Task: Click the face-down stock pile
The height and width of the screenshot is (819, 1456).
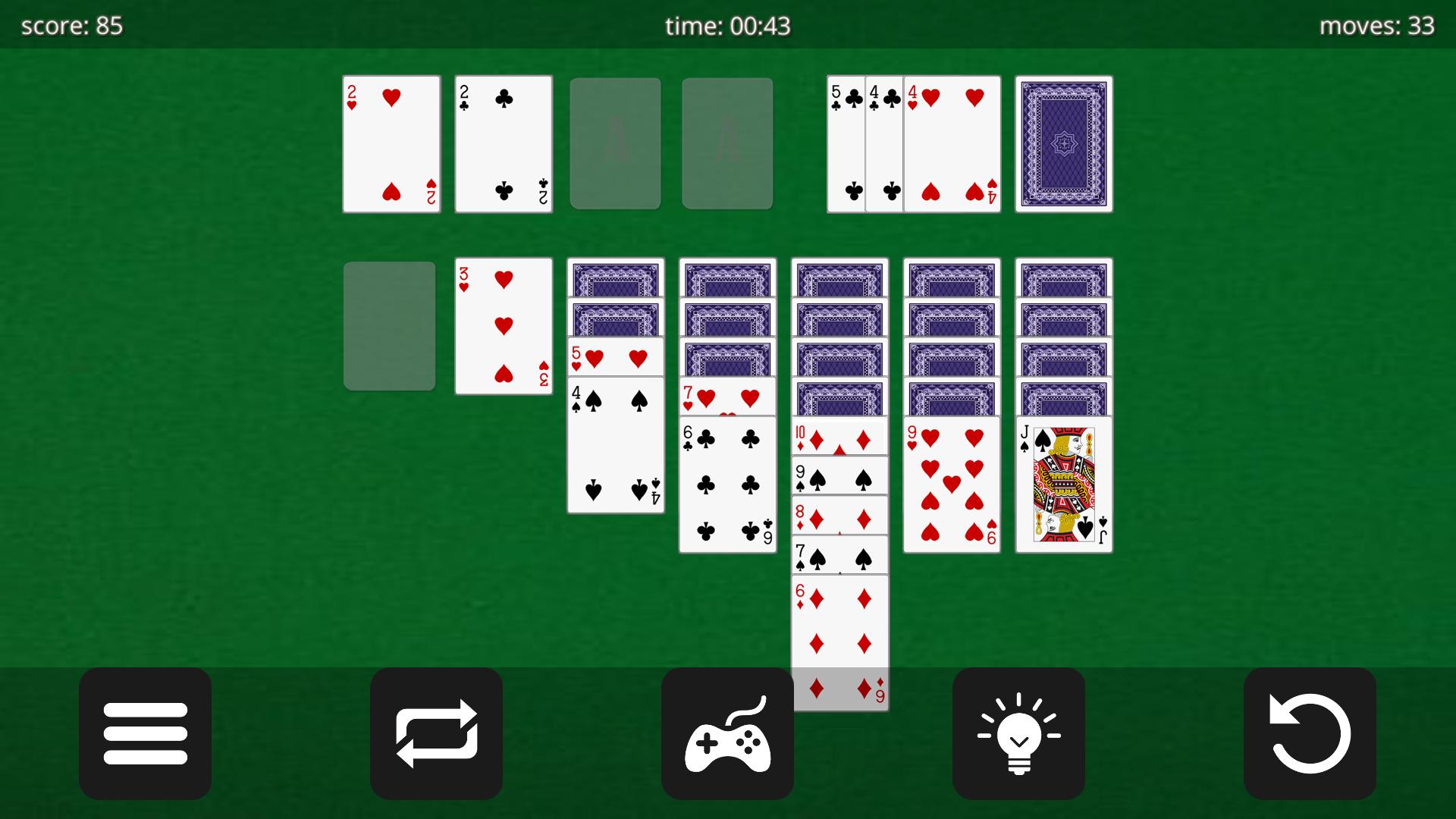Action: click(1063, 143)
